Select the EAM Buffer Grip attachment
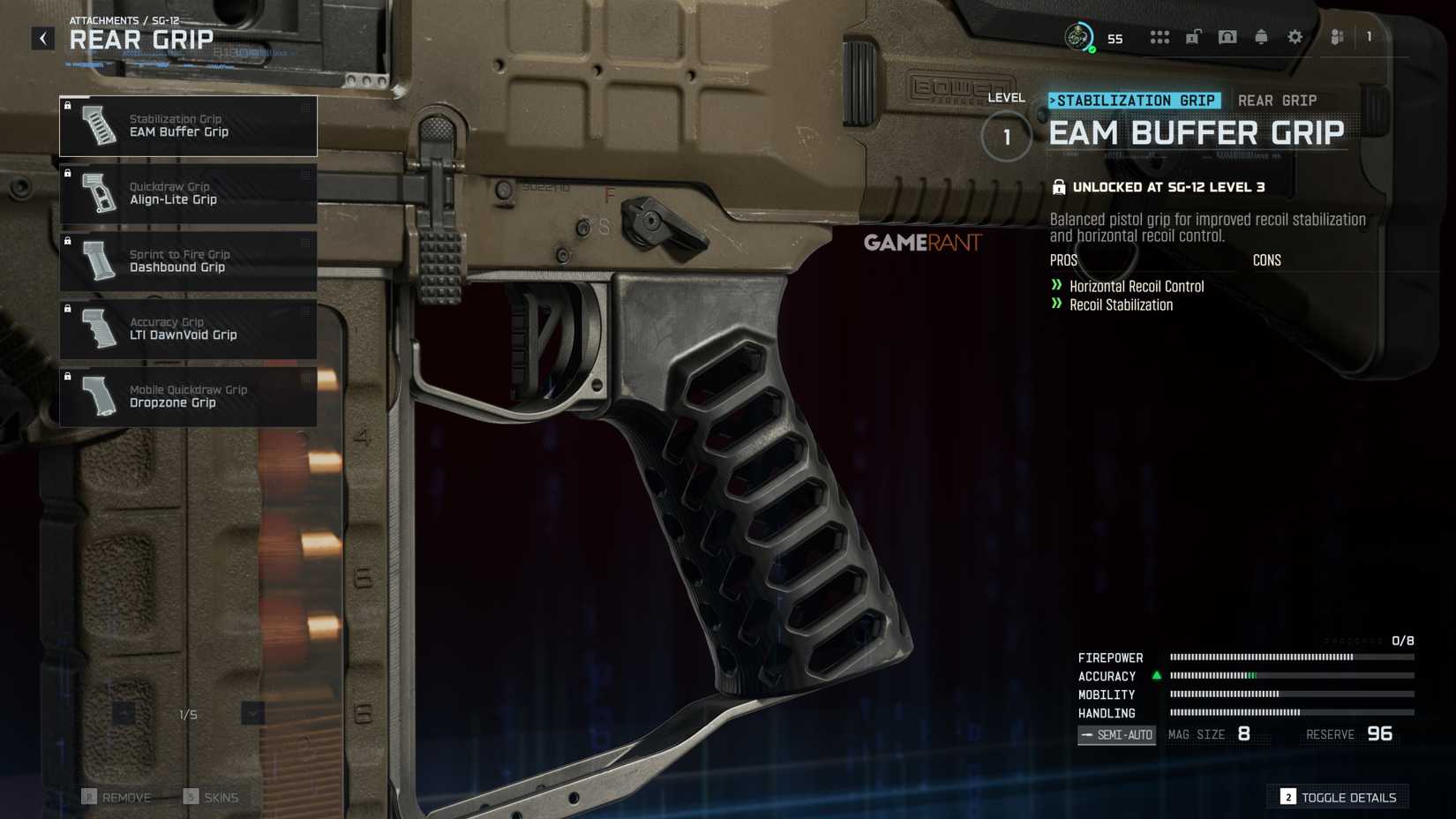The height and width of the screenshot is (819, 1456). [x=188, y=125]
